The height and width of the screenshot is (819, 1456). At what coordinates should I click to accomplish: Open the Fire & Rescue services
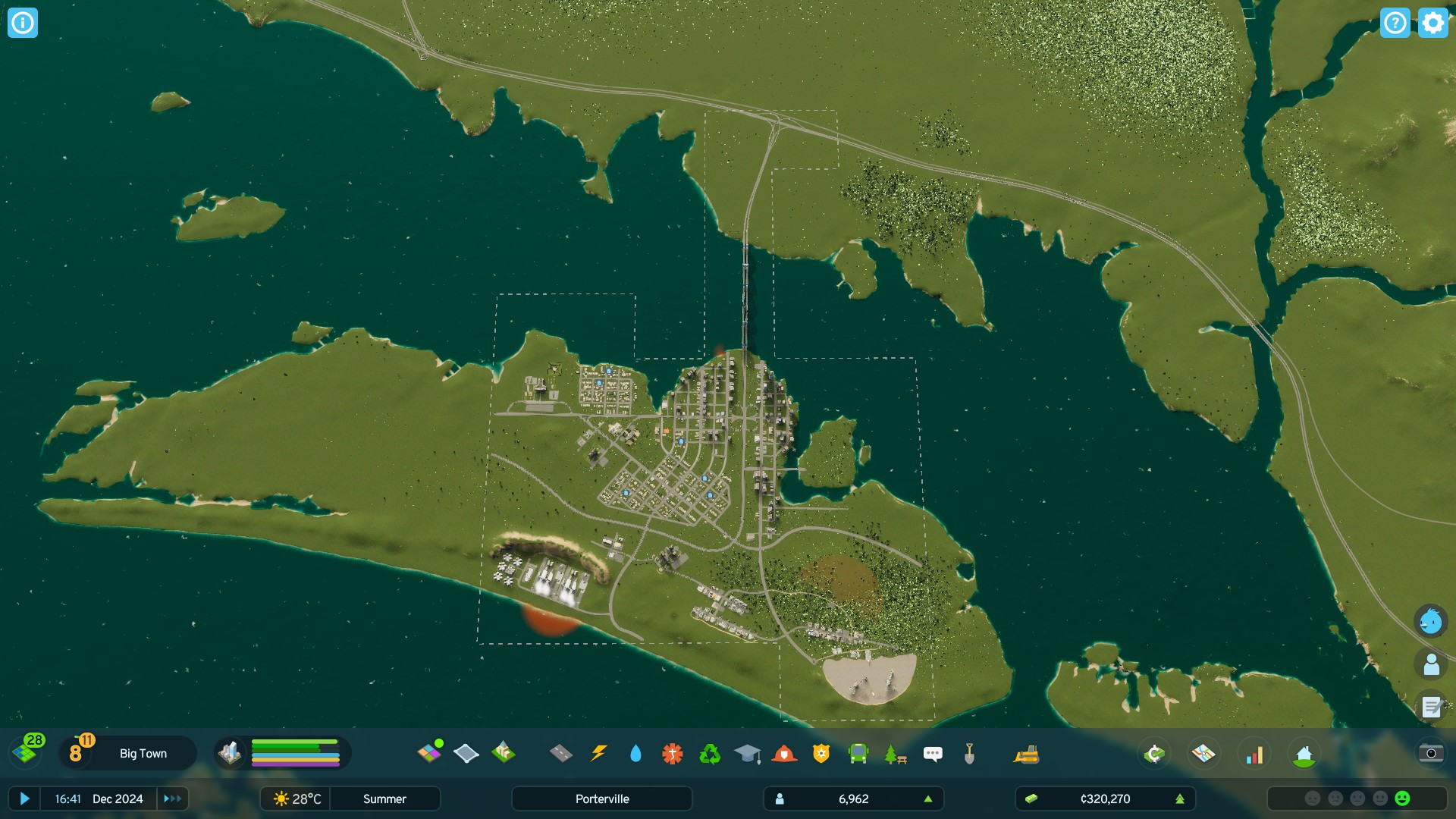click(786, 753)
